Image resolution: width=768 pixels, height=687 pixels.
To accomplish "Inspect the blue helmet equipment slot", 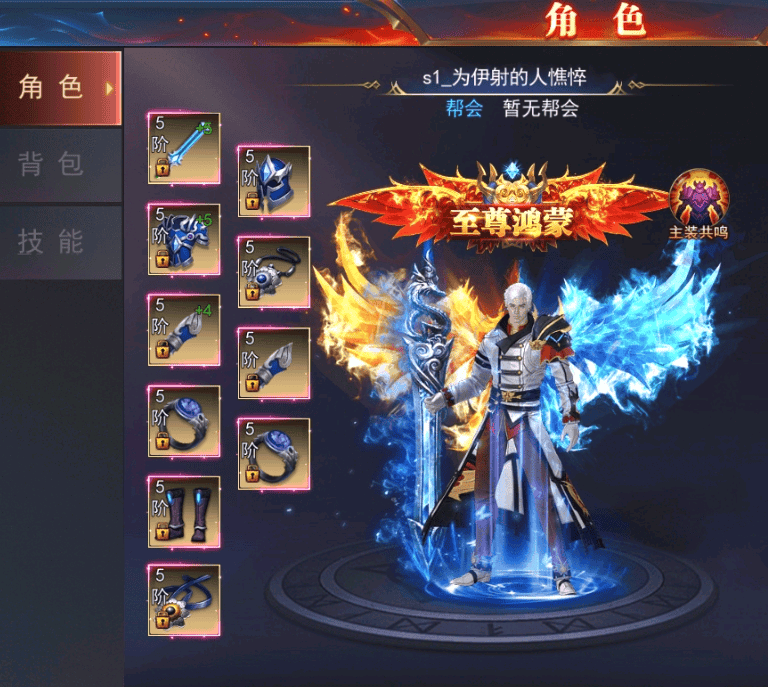I will pyautogui.click(x=274, y=181).
